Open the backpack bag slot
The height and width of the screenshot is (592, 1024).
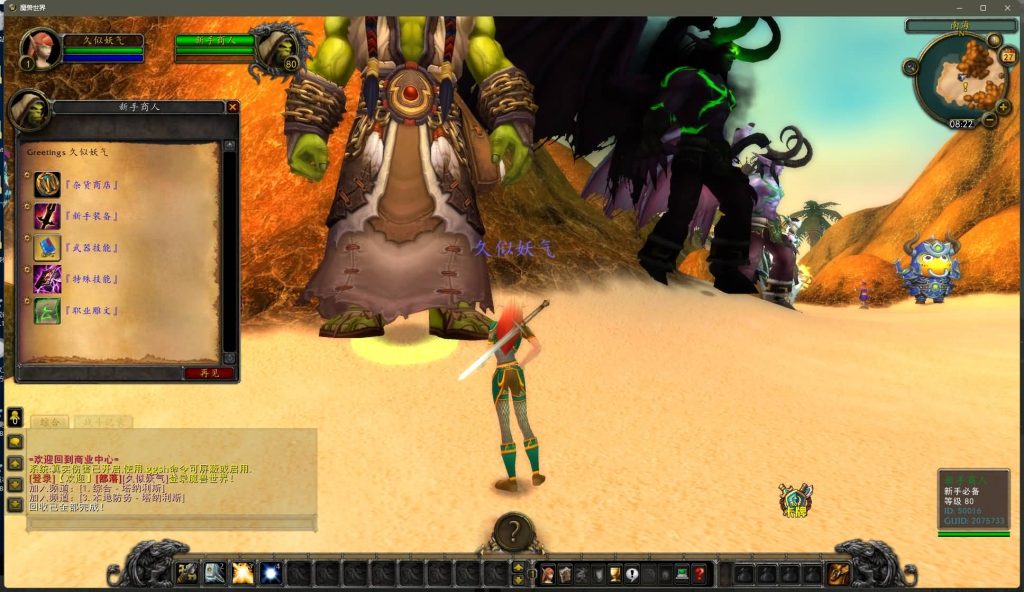(x=839, y=574)
